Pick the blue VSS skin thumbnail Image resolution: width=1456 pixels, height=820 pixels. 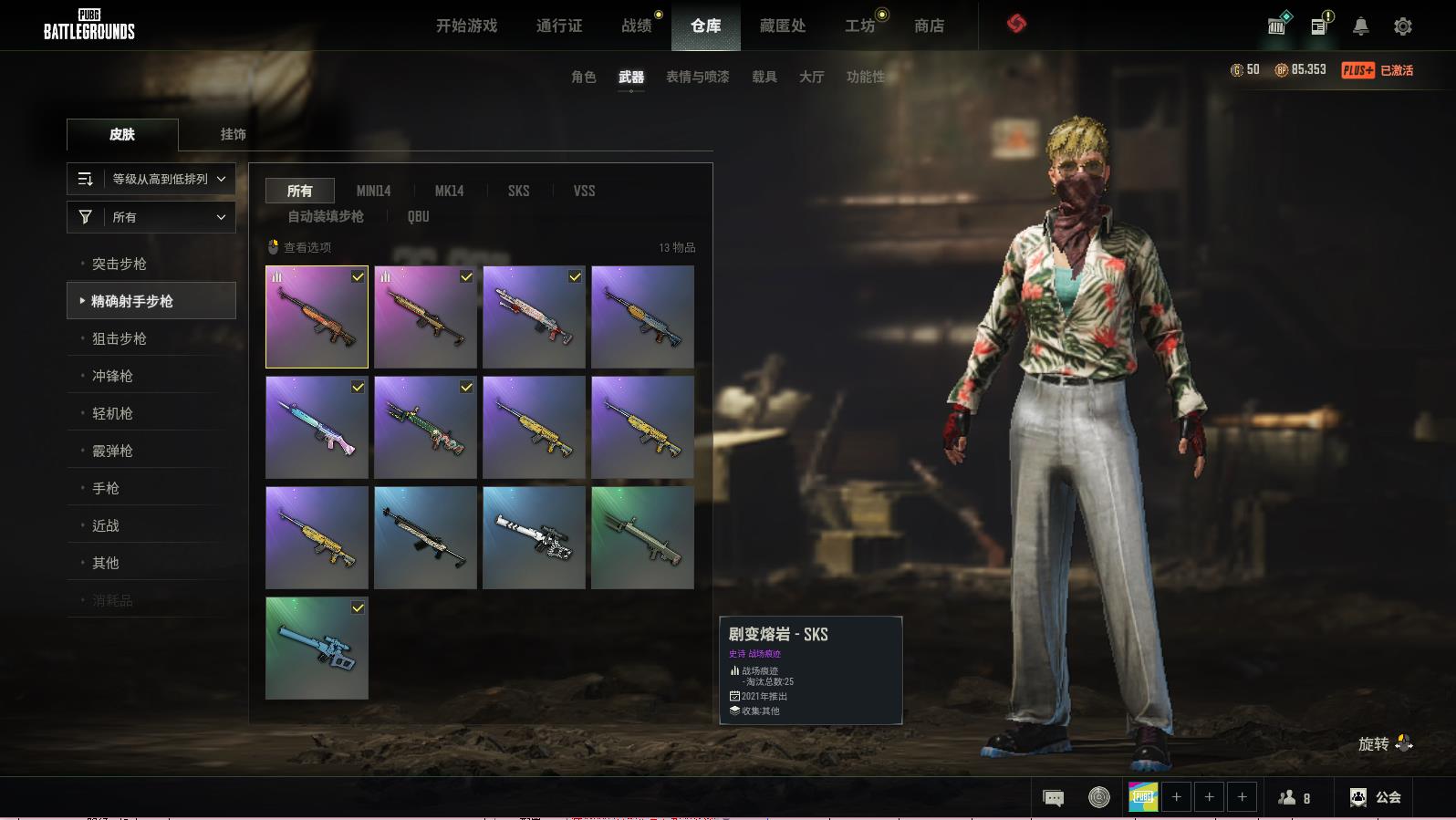coord(317,648)
